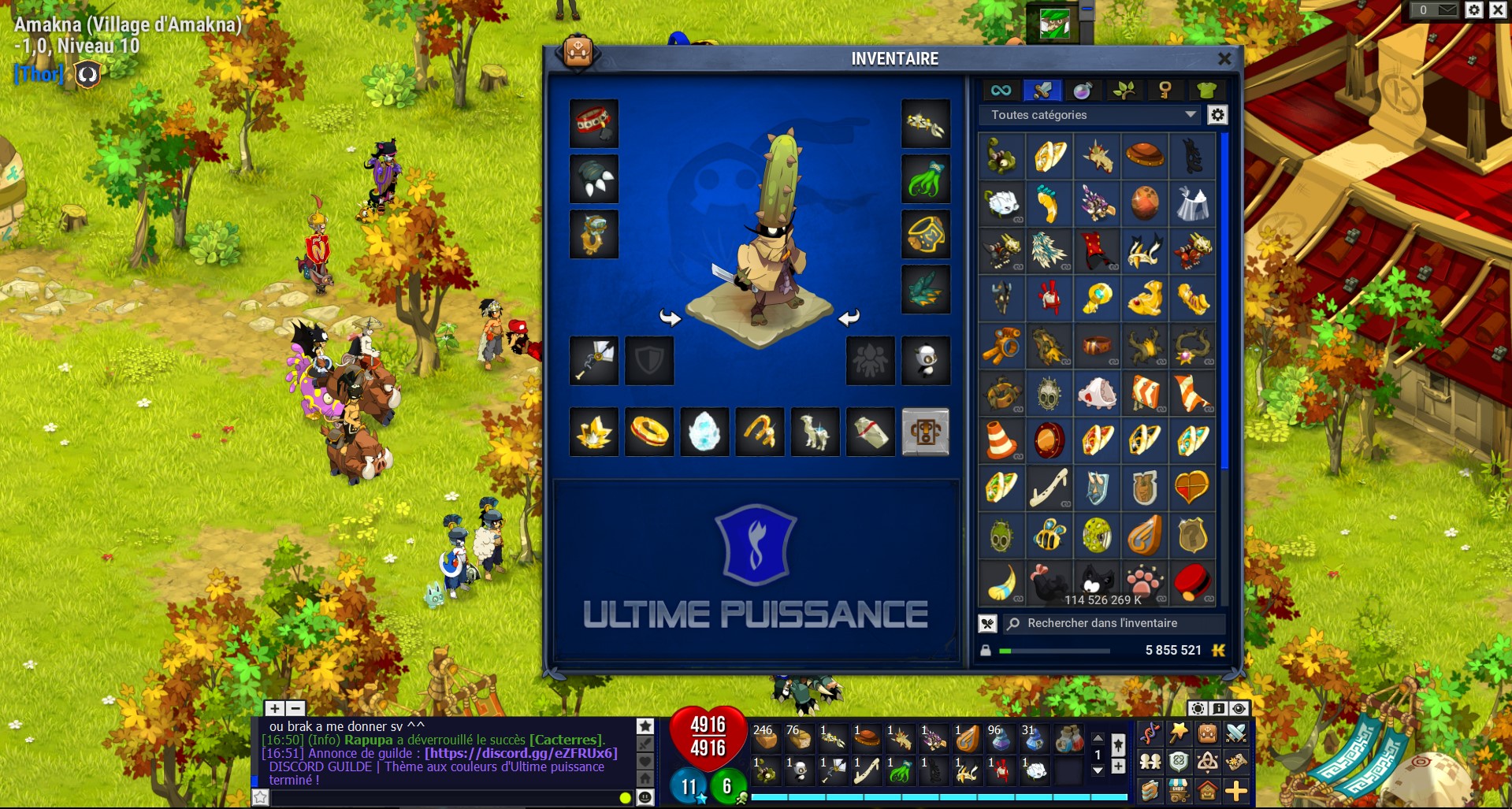Screen dimensions: 1512x809
Task: Click the chat input field
Action: pos(441,798)
